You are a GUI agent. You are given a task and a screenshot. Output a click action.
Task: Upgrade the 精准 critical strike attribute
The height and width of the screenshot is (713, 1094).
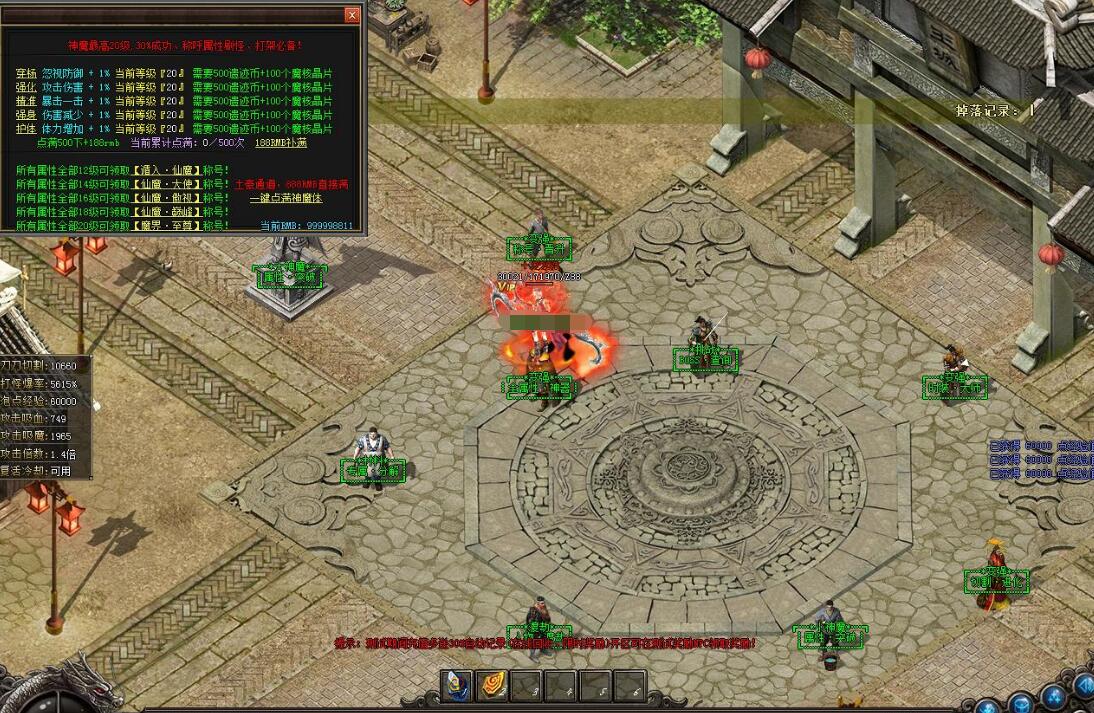coord(27,101)
